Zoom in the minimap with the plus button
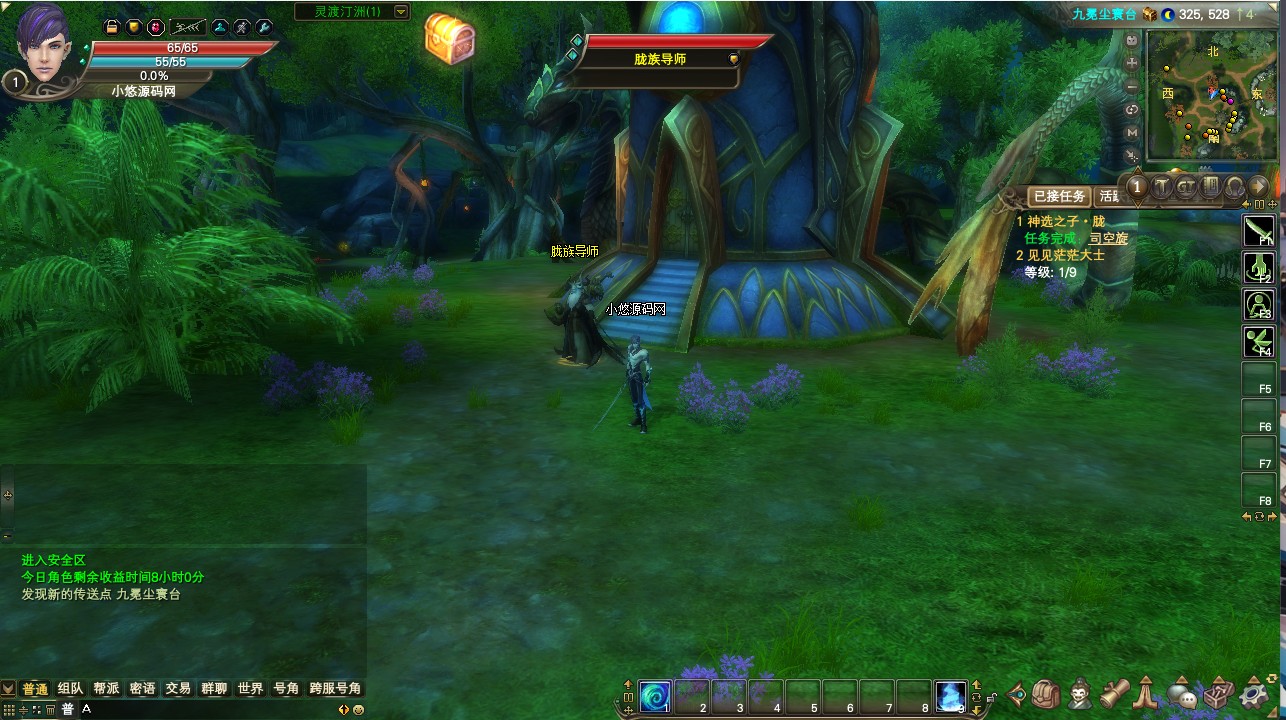1286x720 pixels. (x=1132, y=63)
